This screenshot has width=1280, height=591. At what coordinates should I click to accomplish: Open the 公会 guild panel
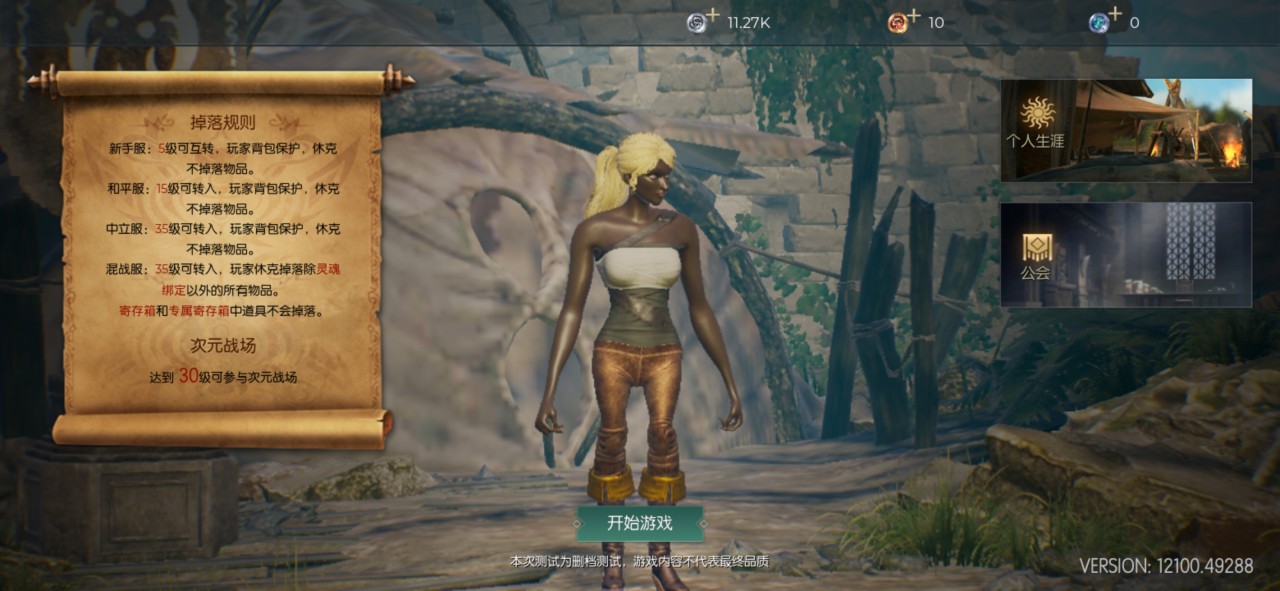pyautogui.click(x=1125, y=255)
